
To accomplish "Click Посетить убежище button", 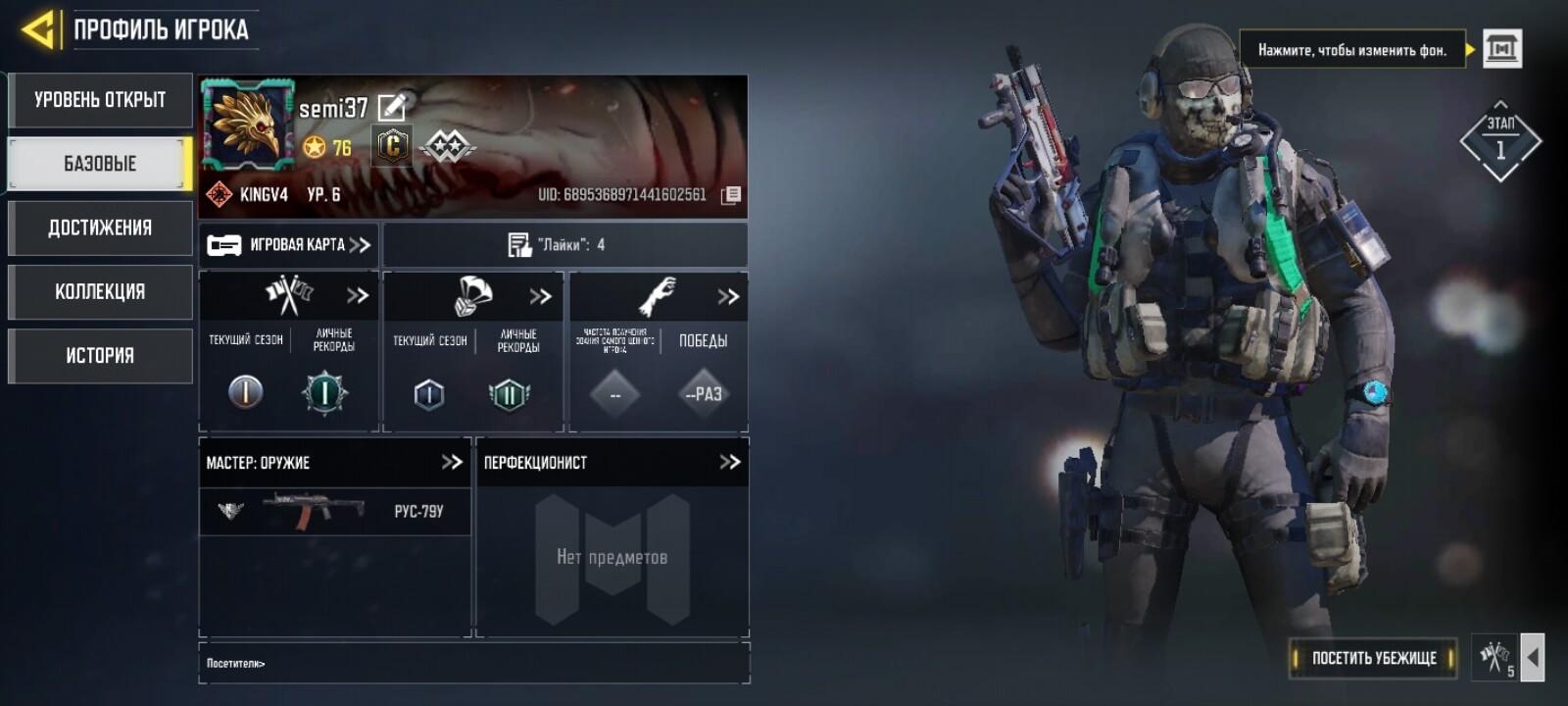I will (1373, 658).
